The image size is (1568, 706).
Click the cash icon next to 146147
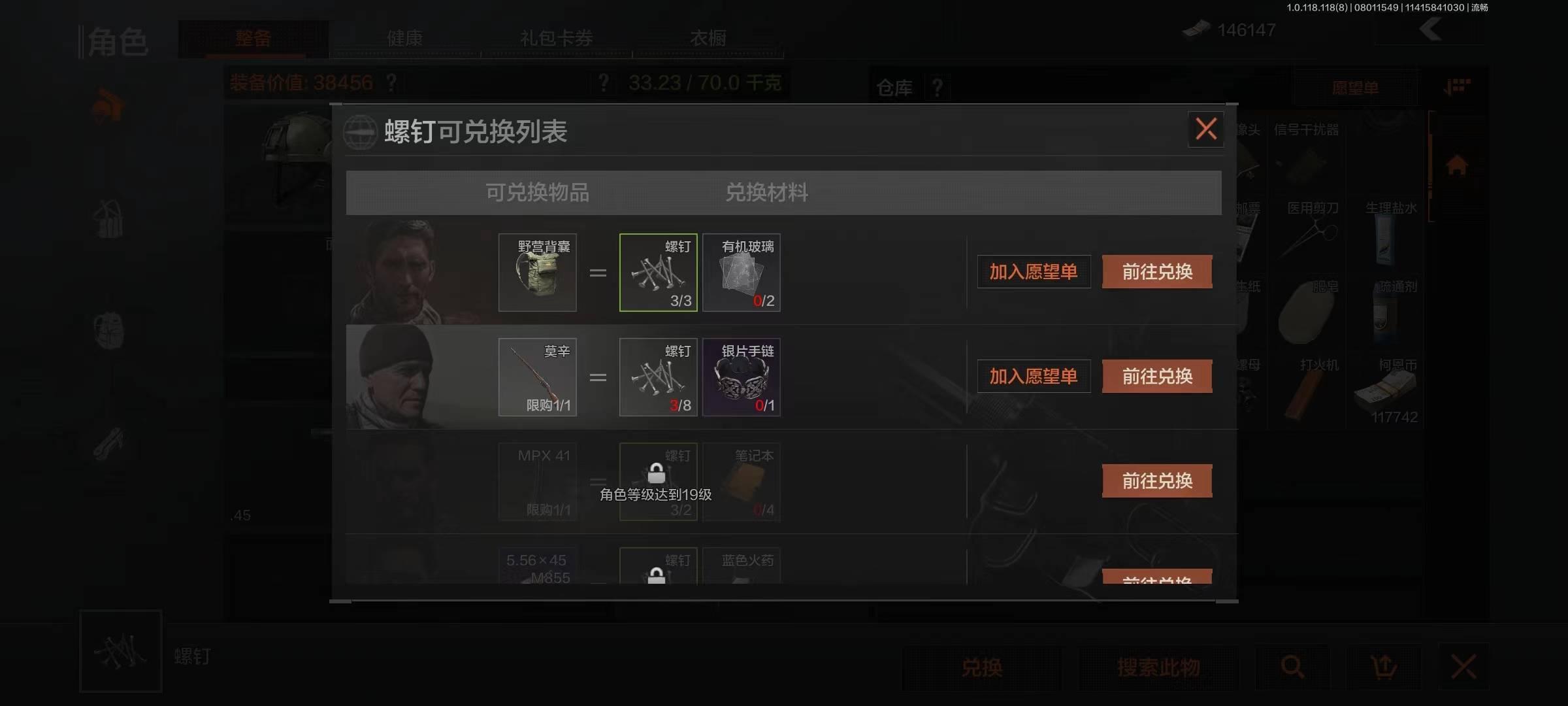[x=1197, y=29]
